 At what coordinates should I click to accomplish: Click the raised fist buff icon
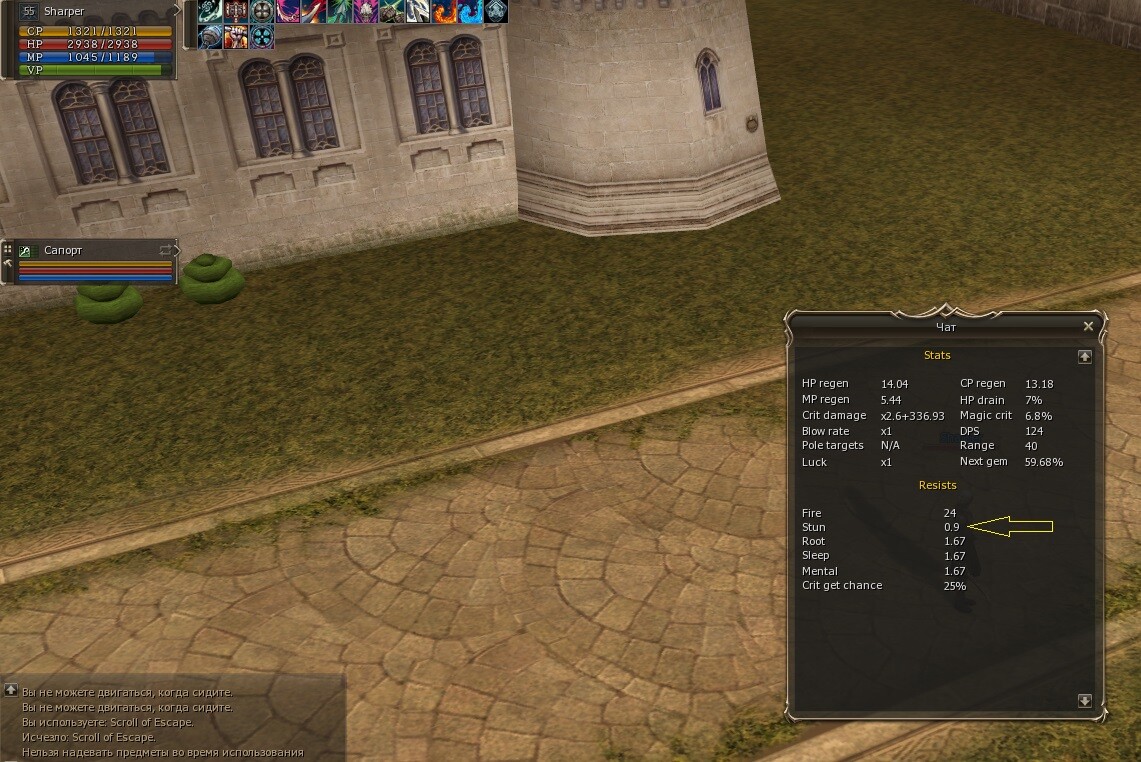[x=236, y=37]
